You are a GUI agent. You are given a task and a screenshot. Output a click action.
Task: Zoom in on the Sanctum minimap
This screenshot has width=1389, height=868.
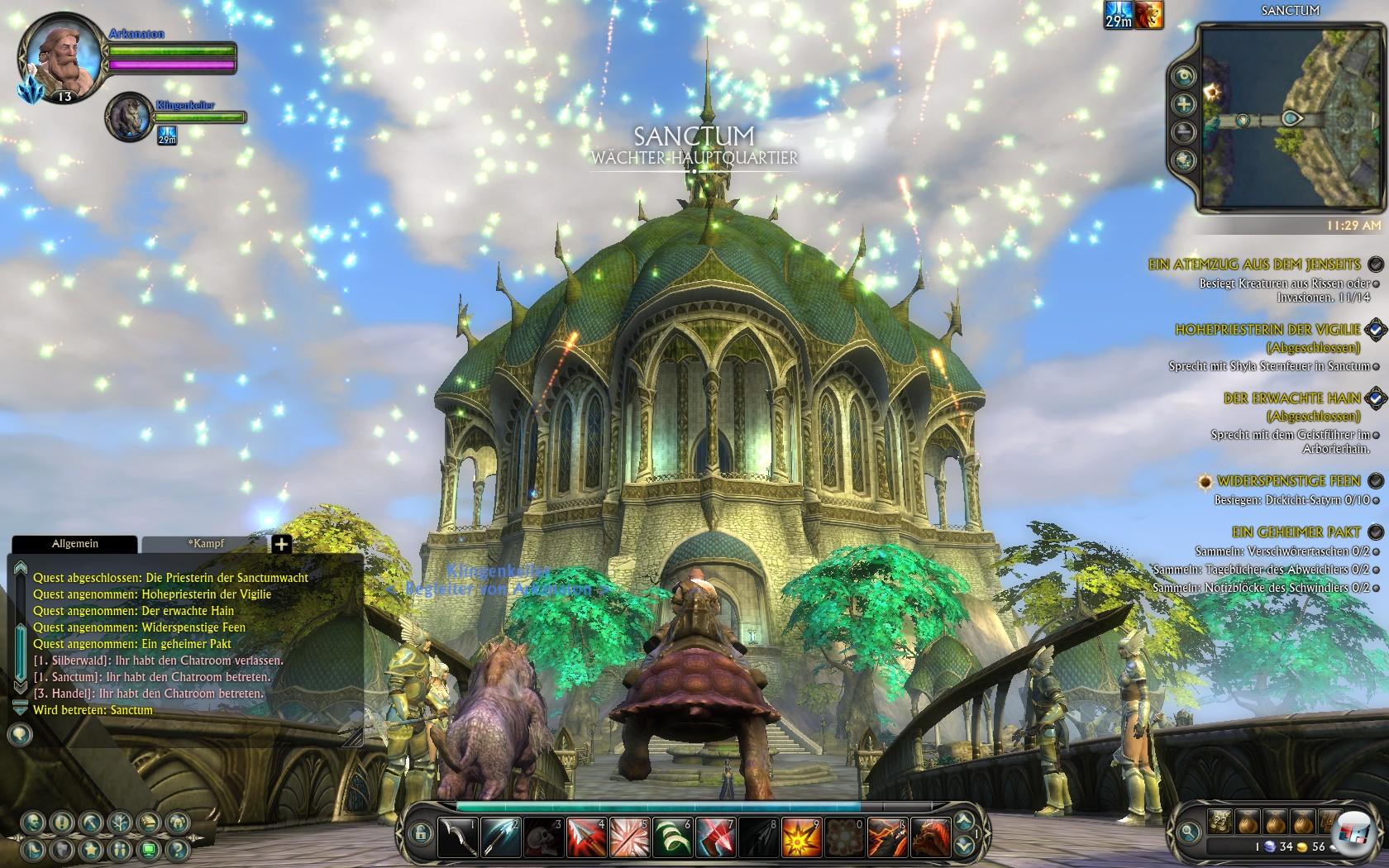coord(1184,104)
